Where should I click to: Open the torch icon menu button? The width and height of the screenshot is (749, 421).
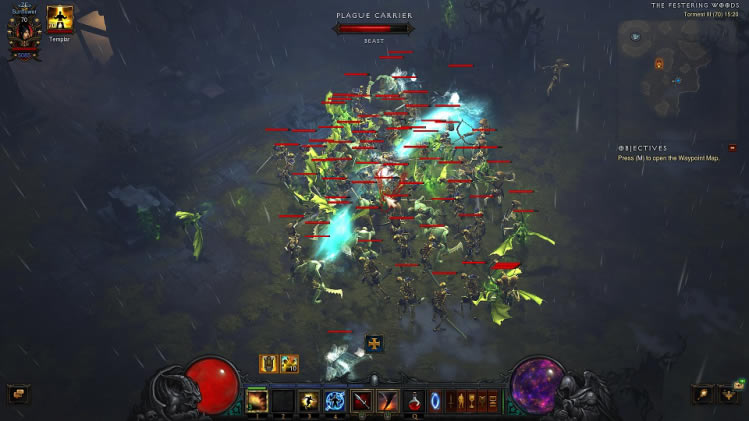coord(704,393)
